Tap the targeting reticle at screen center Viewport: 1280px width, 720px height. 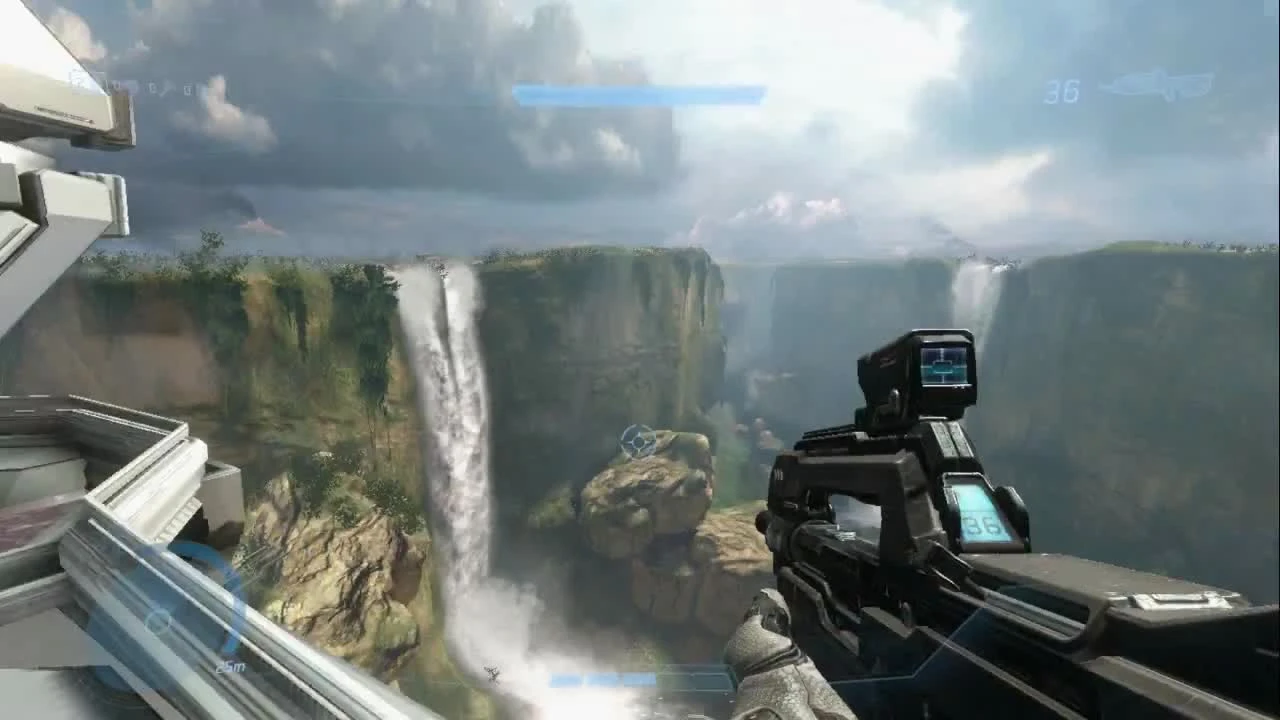click(637, 440)
